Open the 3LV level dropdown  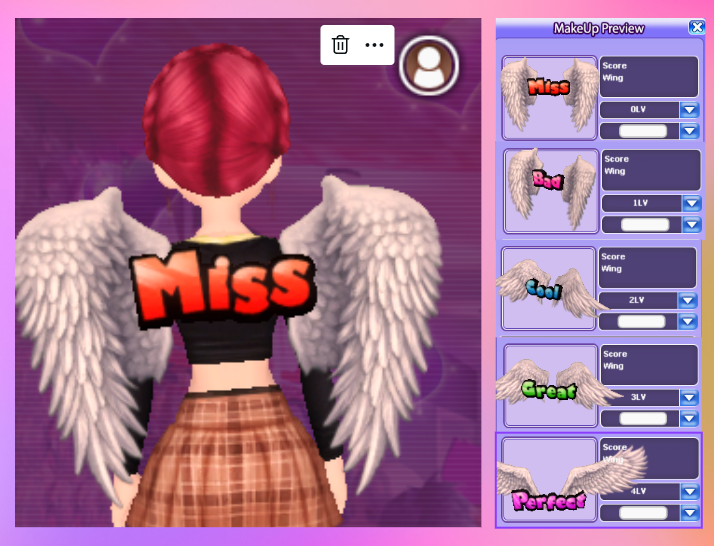pyautogui.click(x=687, y=397)
